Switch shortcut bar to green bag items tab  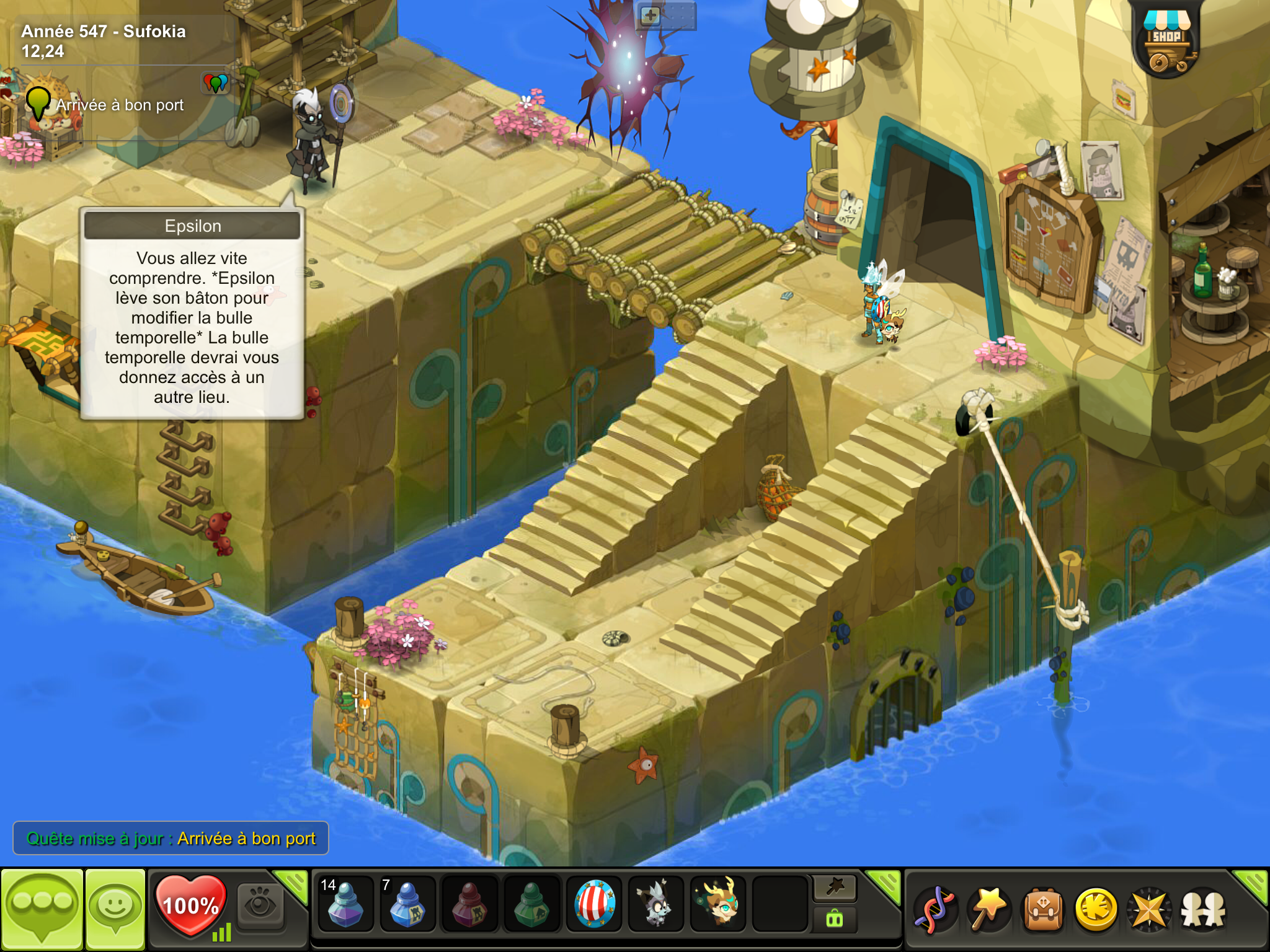(835, 919)
